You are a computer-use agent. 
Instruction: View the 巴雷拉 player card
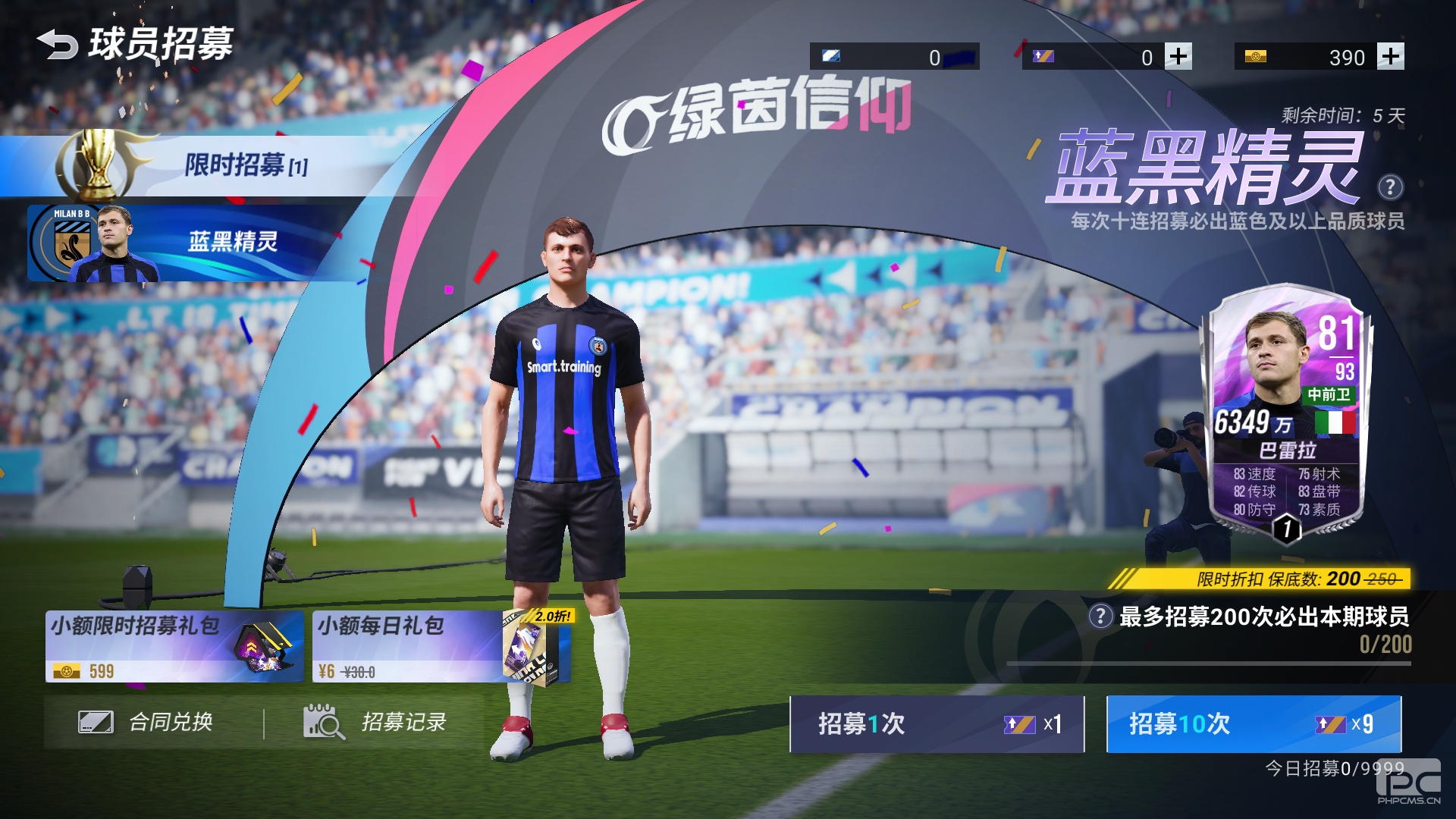coord(1286,413)
